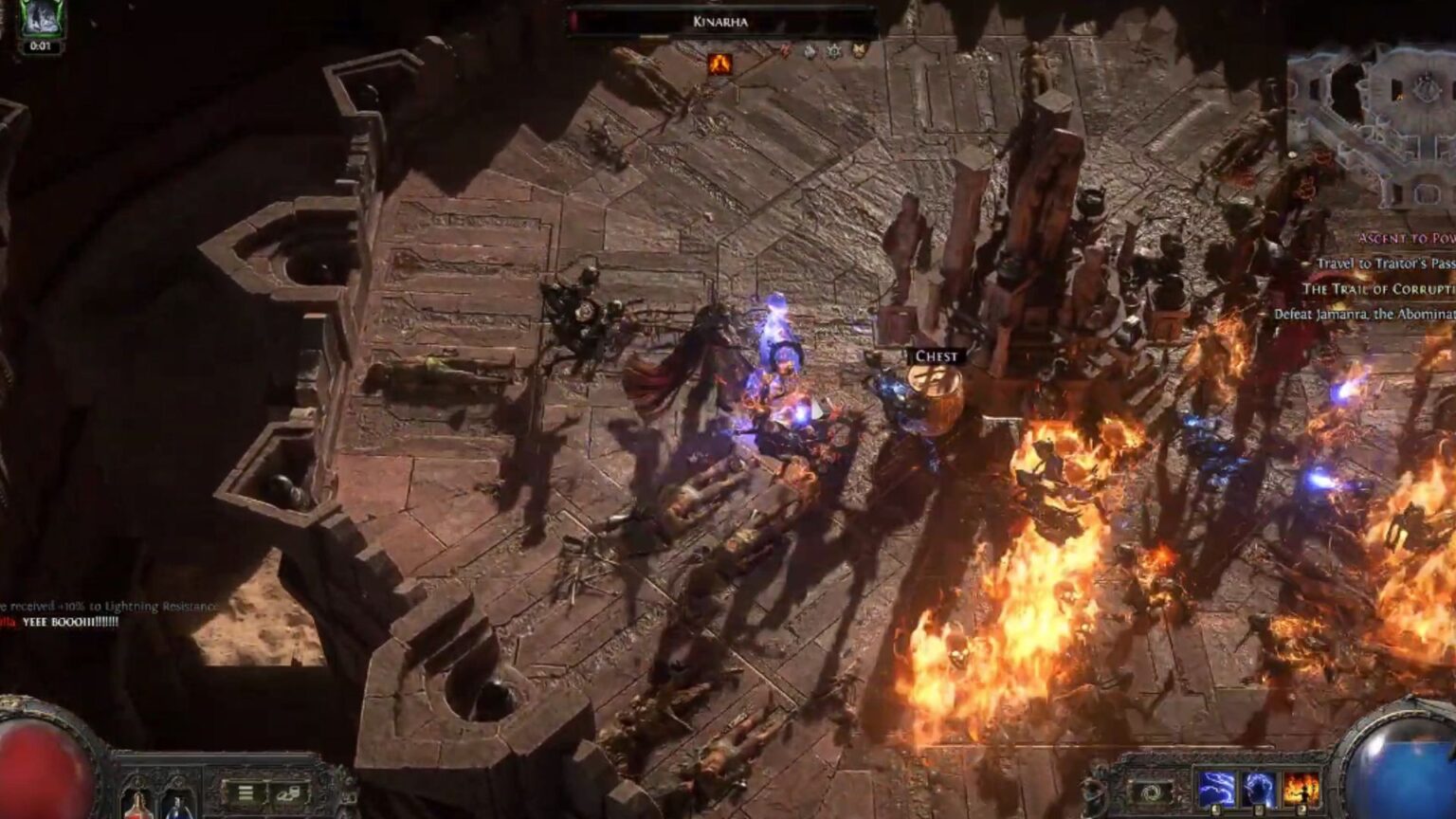1456x819 pixels.
Task: Click the green charge buff icon at top center
Action: pyautogui.click(x=833, y=51)
